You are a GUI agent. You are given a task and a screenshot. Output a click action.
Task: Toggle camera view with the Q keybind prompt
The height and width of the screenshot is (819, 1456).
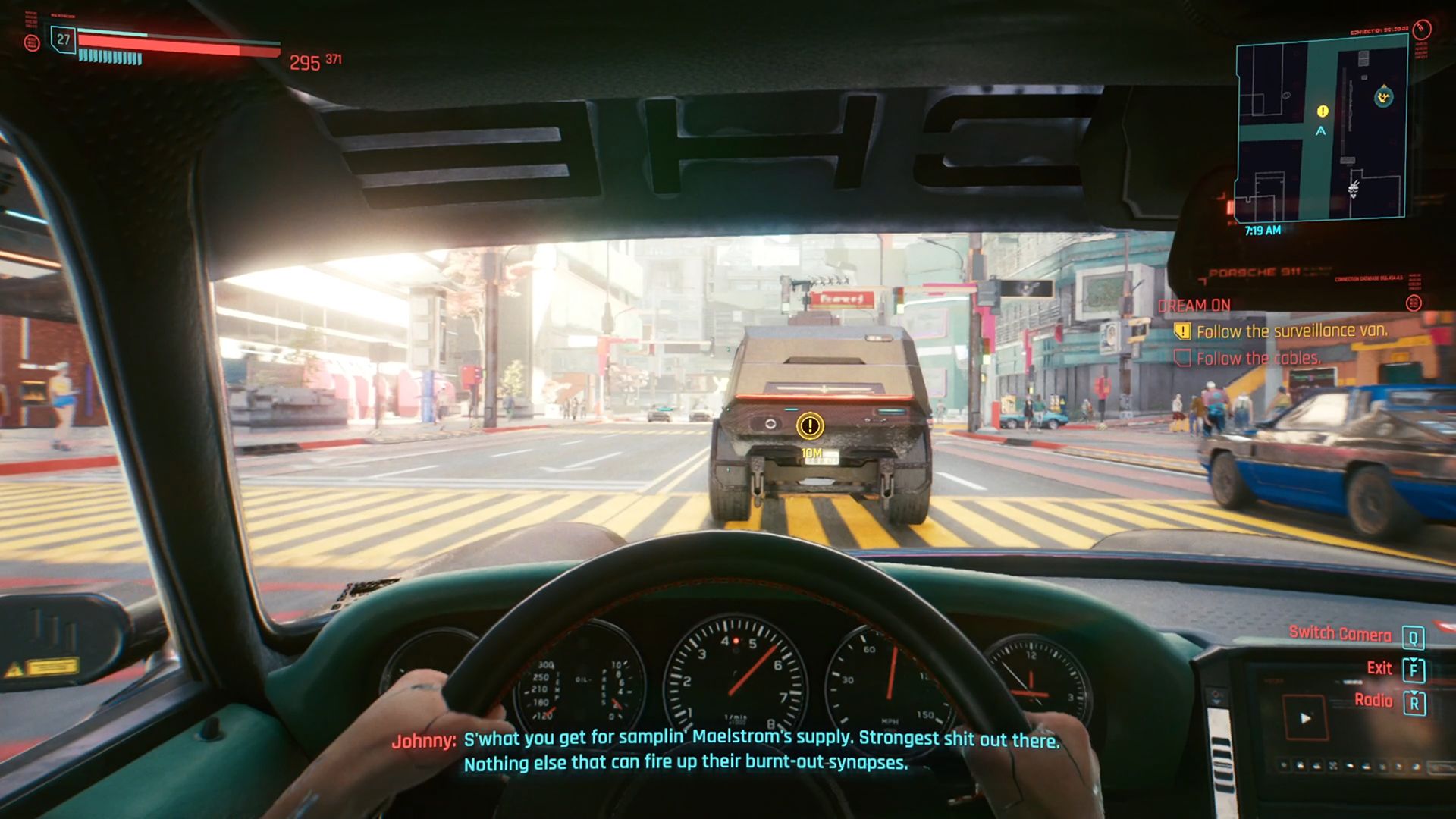1414,637
